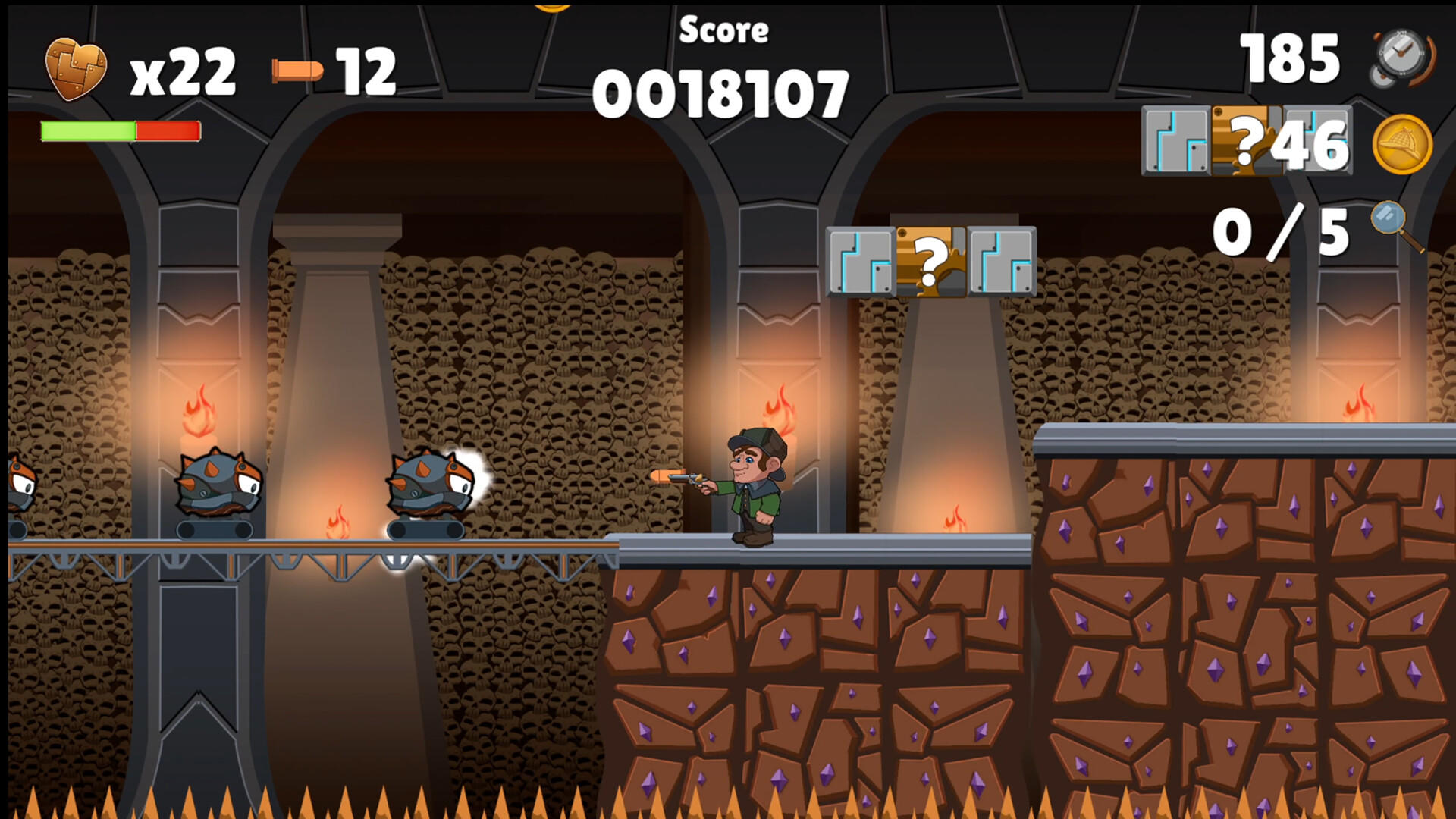Select the bullet ammo icon
The width and height of the screenshot is (1456, 819).
click(x=297, y=68)
